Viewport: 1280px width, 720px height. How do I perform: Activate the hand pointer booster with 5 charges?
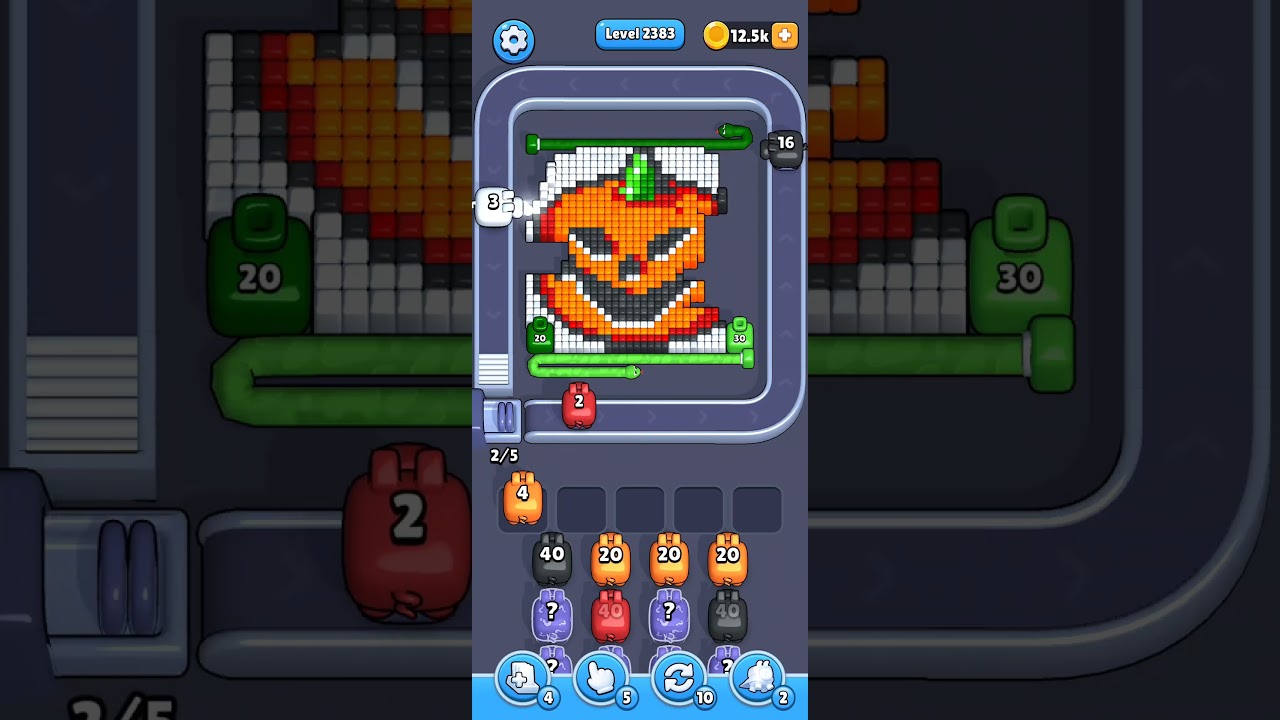click(601, 678)
